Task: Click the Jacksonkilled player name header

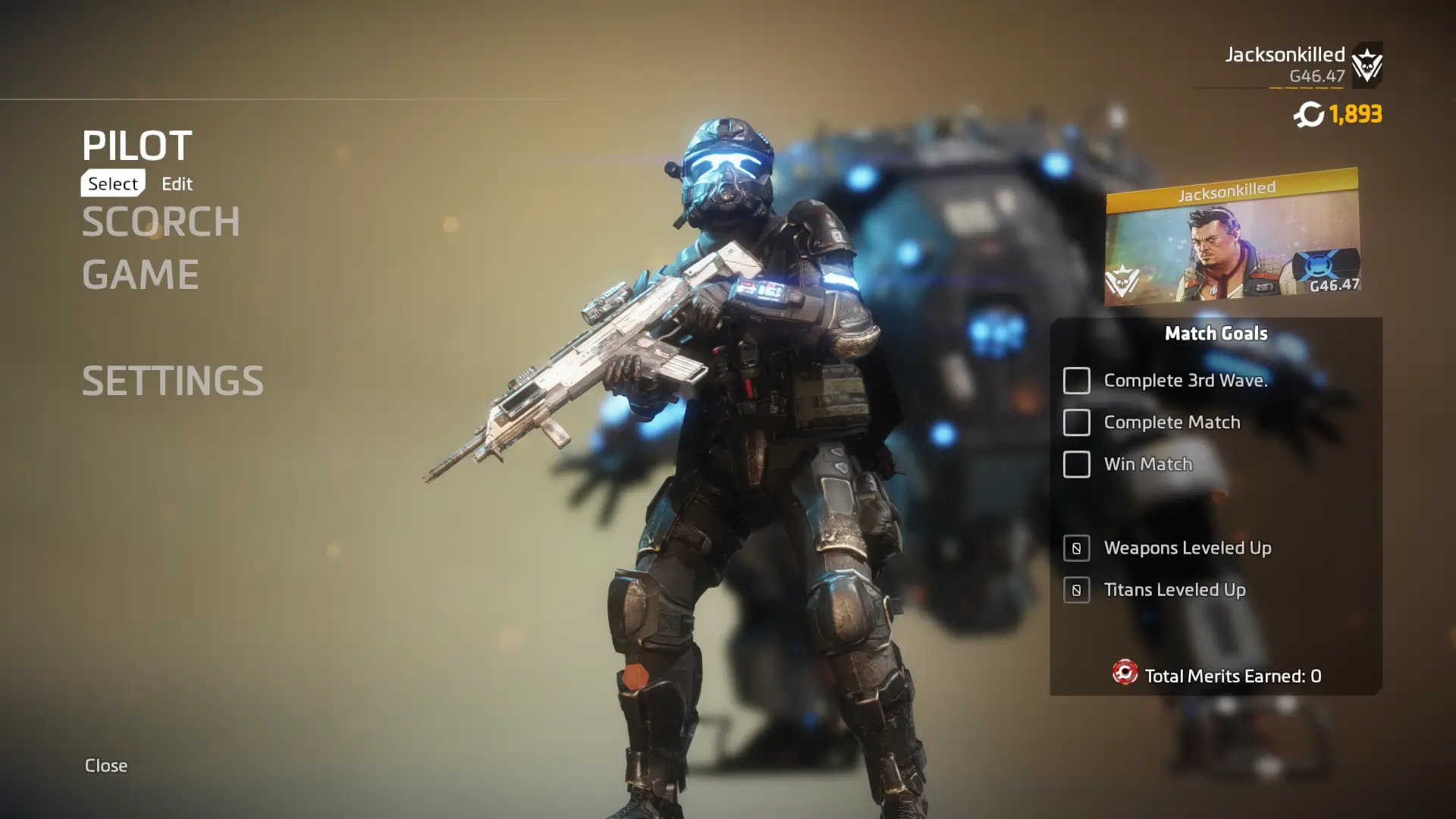Action: 1285,55
